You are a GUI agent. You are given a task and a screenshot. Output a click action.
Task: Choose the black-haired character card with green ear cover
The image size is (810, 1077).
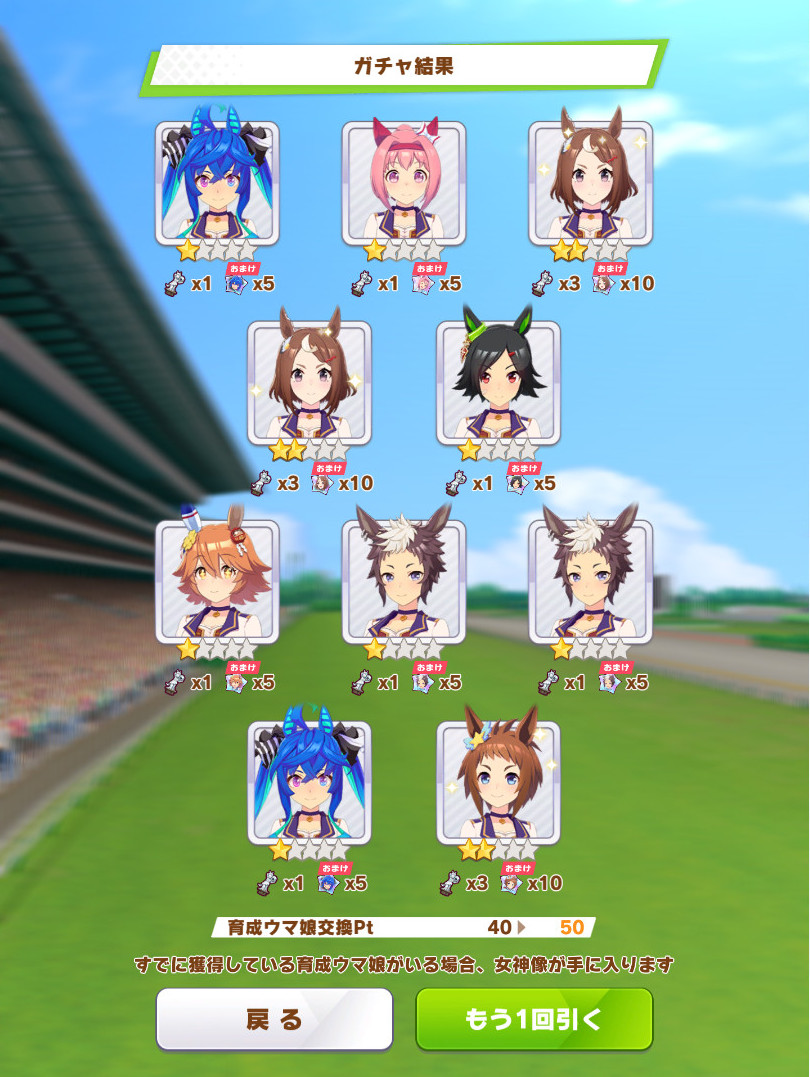click(498, 383)
